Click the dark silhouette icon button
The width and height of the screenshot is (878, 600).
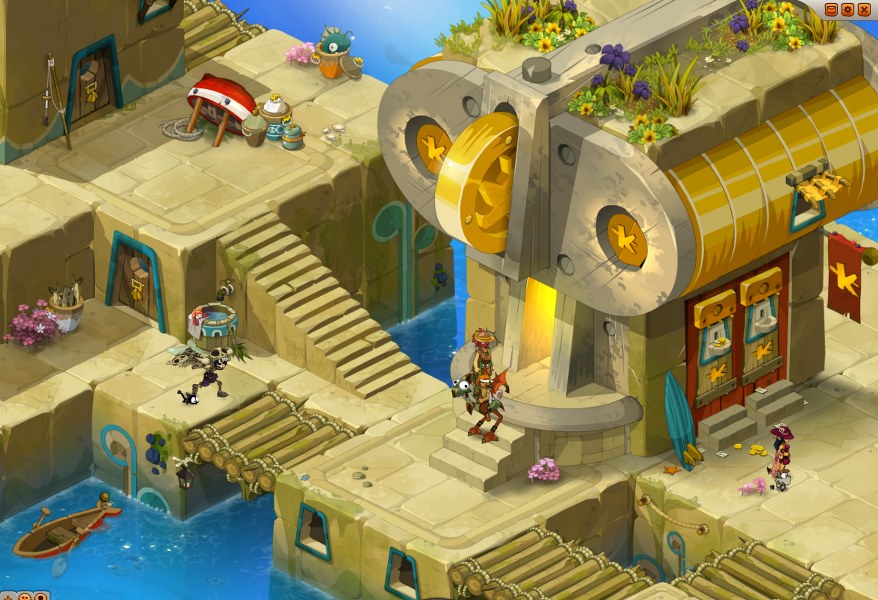point(41,597)
